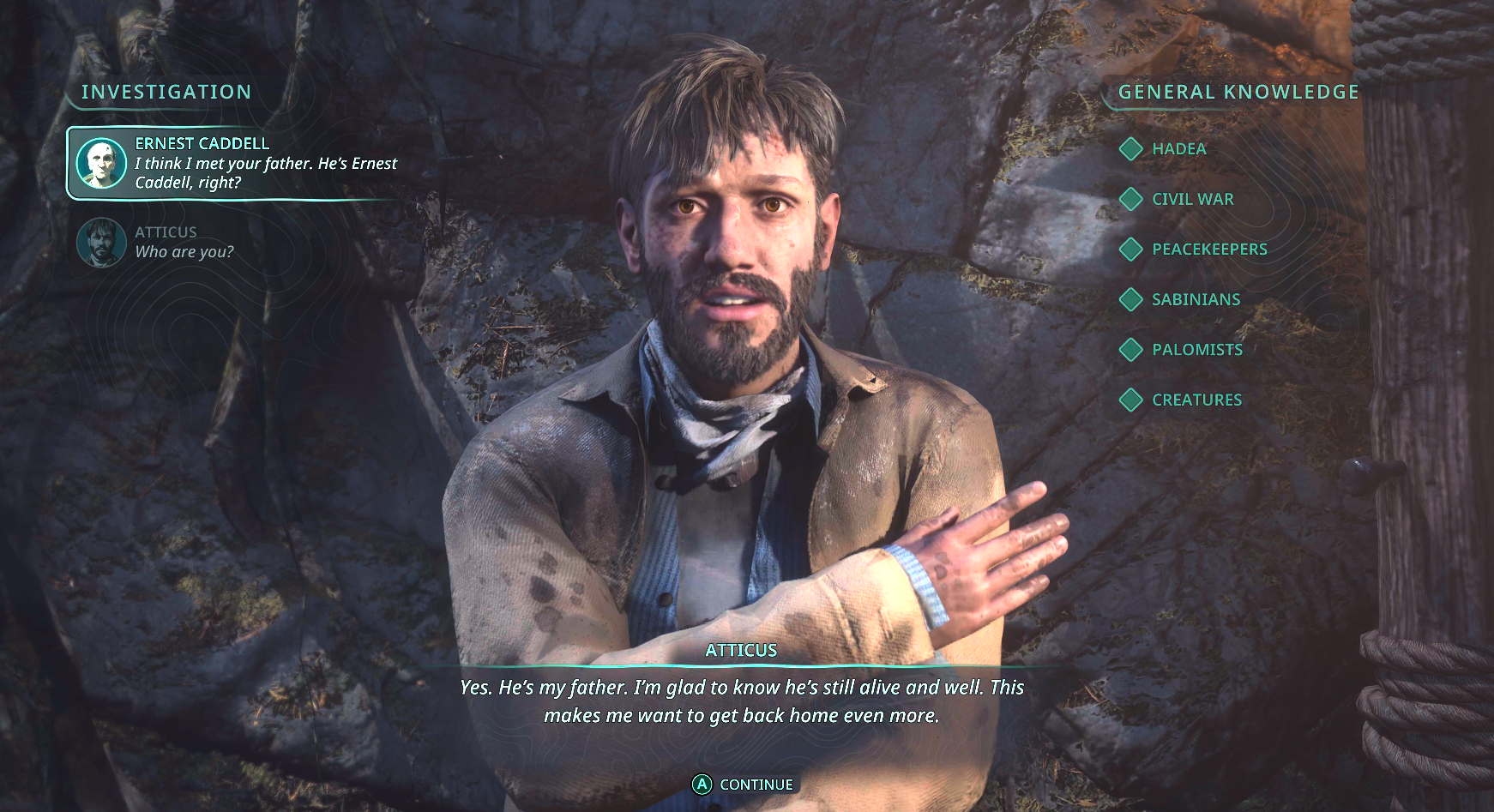Ask Atticus "Who are you?"
Image resolution: width=1494 pixels, height=812 pixels.
[x=184, y=243]
